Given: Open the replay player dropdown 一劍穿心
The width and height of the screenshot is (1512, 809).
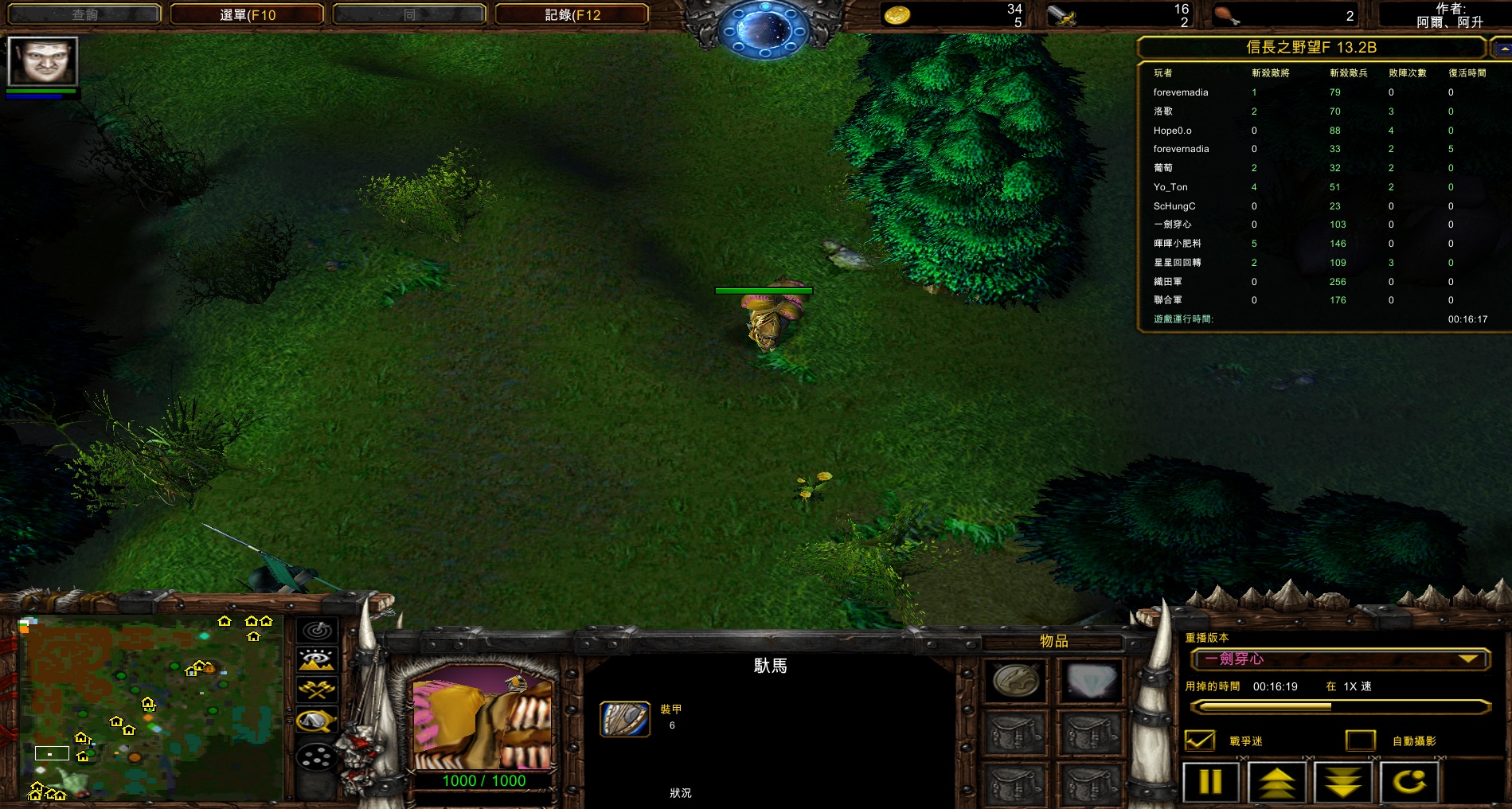Looking at the screenshot, I should pyautogui.click(x=1339, y=659).
